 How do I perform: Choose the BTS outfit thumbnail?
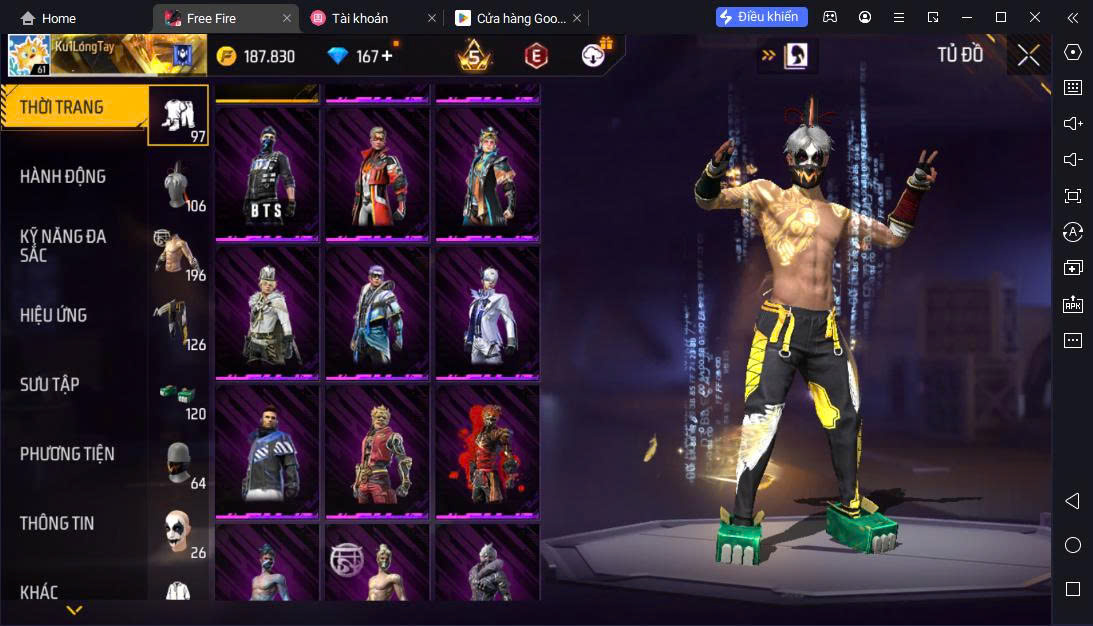point(267,174)
